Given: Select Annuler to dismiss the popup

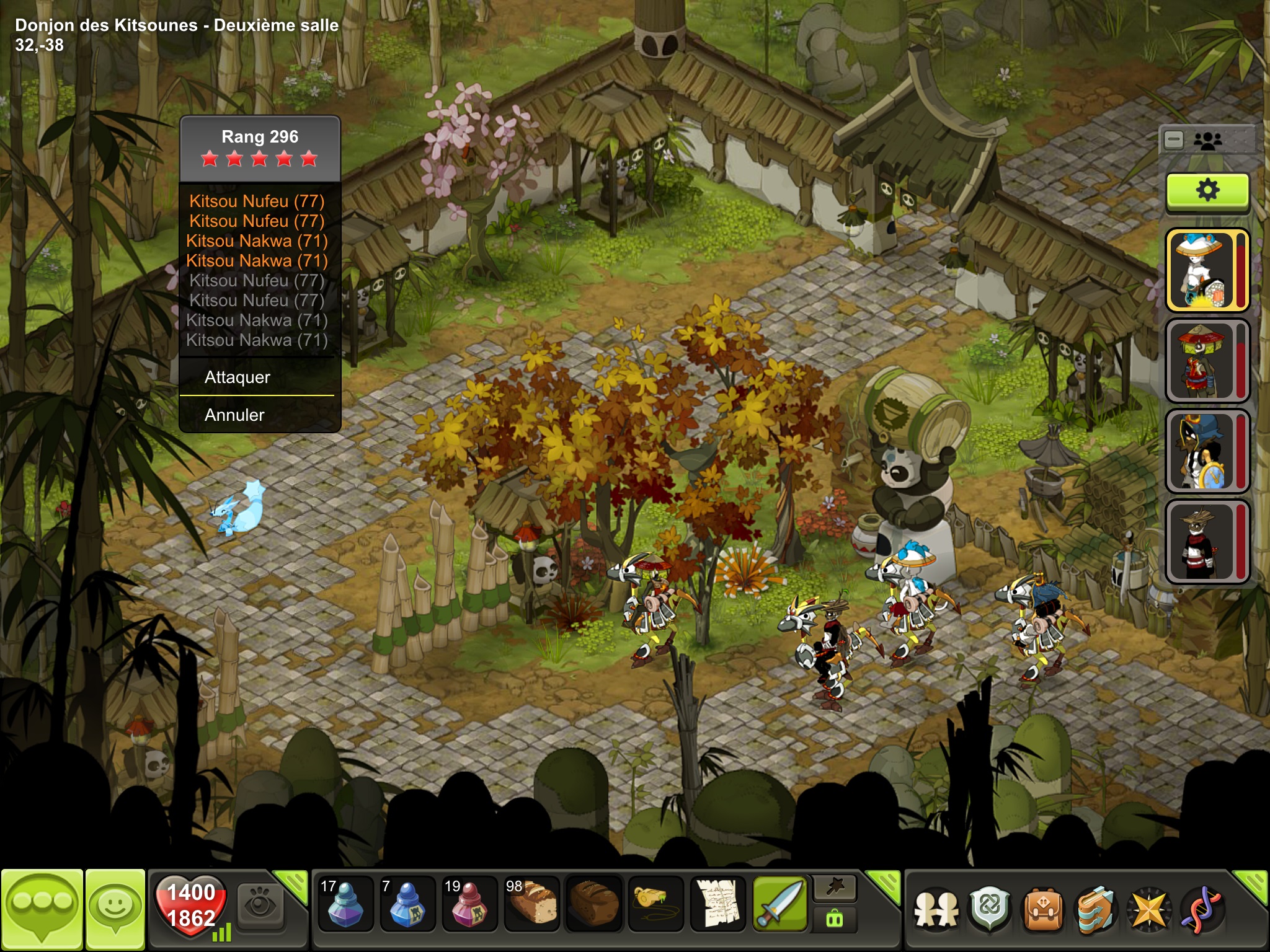Looking at the screenshot, I should pyautogui.click(x=234, y=415).
